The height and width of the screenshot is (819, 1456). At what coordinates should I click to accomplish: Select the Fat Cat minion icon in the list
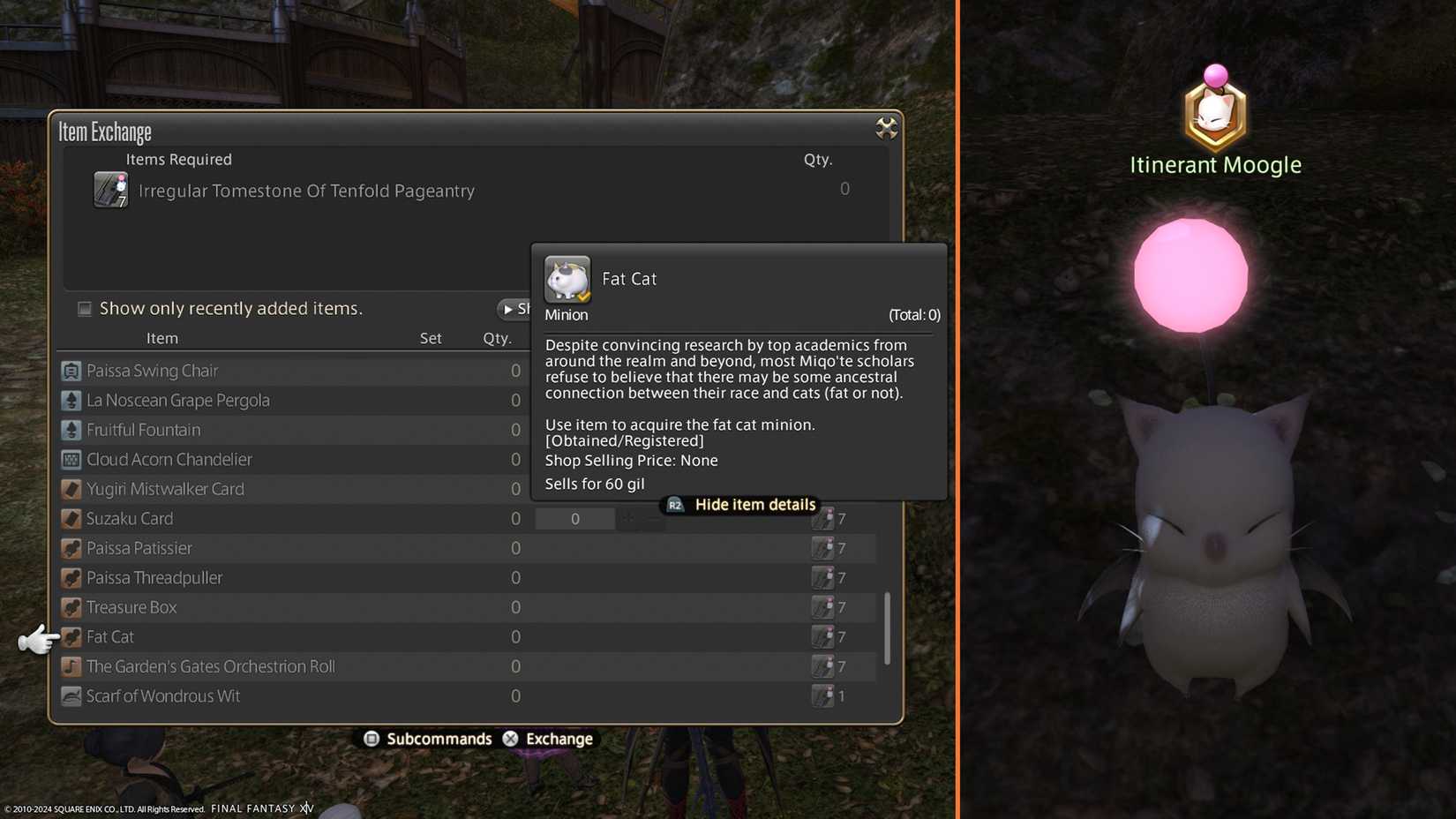tap(71, 636)
